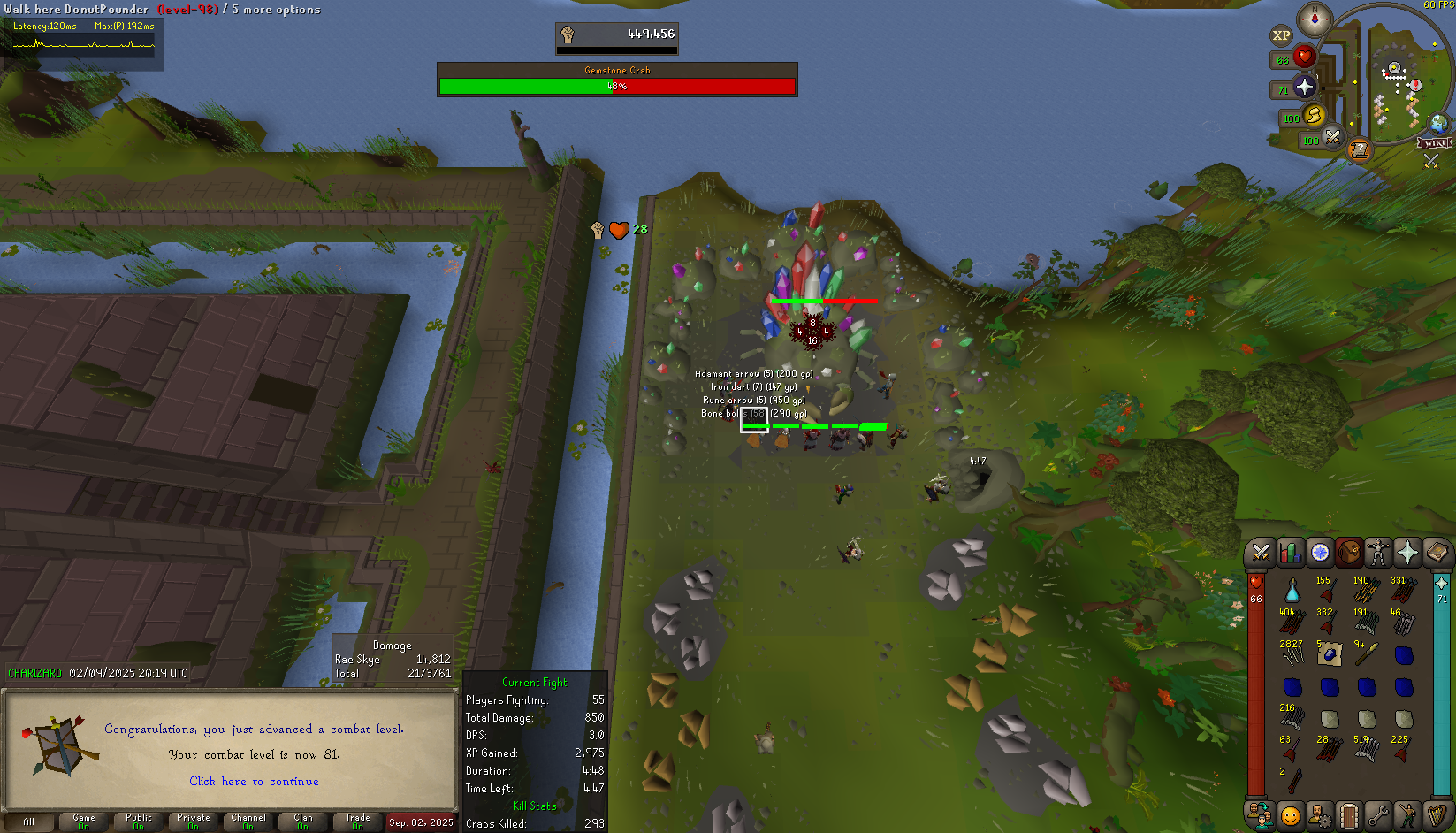Image resolution: width=1456 pixels, height=833 pixels.
Task: Click here to continue the level-up dialogue
Action: point(254,782)
